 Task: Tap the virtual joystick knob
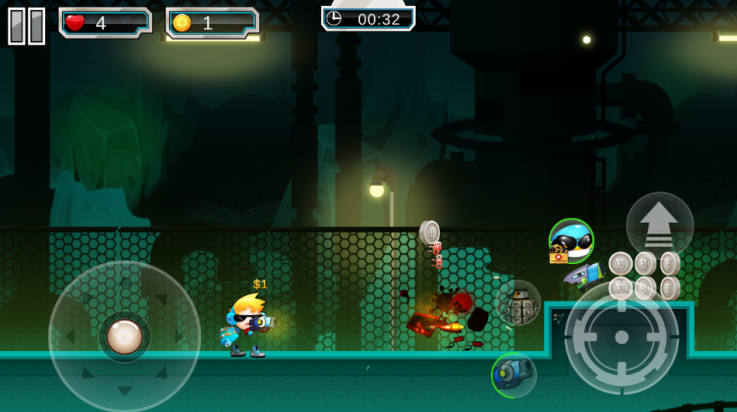pyautogui.click(x=124, y=336)
